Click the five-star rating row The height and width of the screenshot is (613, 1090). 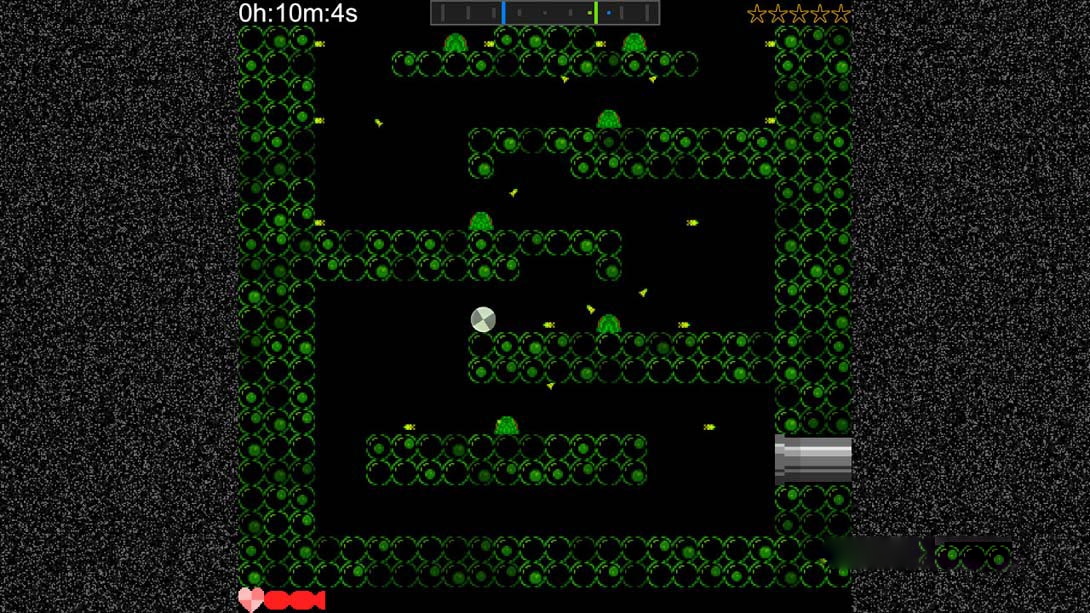tap(799, 14)
